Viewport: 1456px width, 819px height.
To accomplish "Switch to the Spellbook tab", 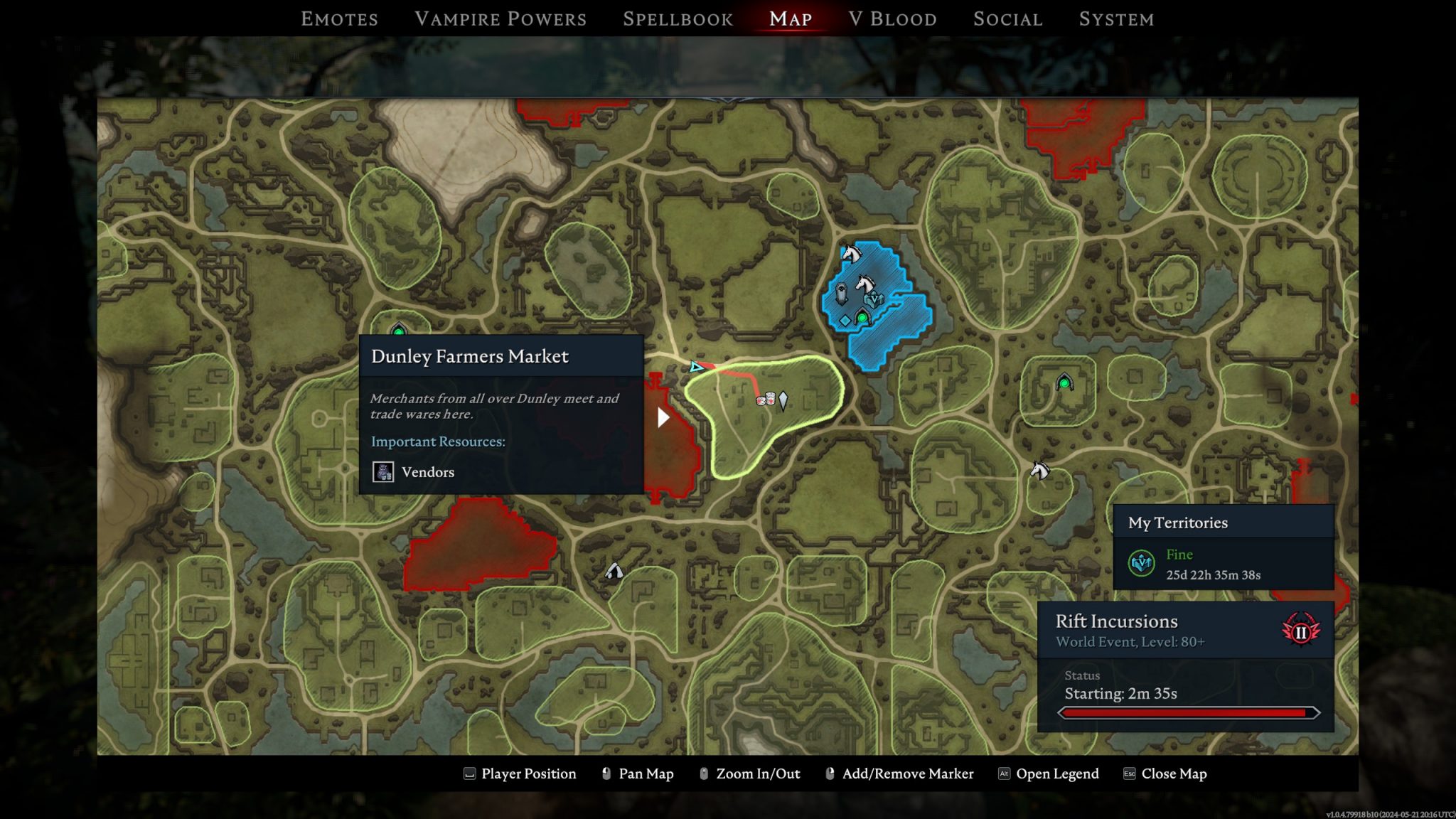I will [678, 18].
